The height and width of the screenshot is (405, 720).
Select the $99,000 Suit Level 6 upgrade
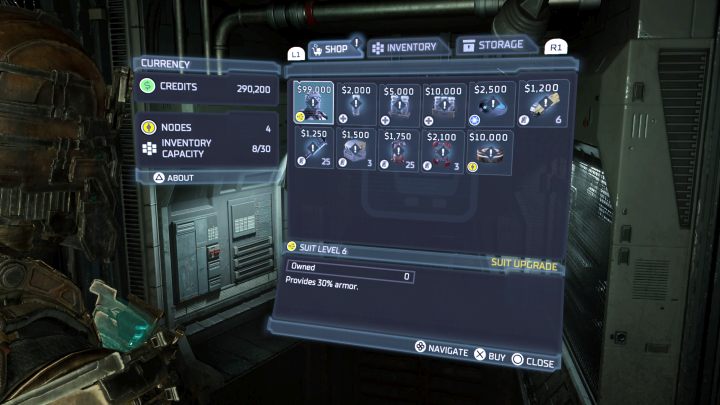(x=314, y=102)
